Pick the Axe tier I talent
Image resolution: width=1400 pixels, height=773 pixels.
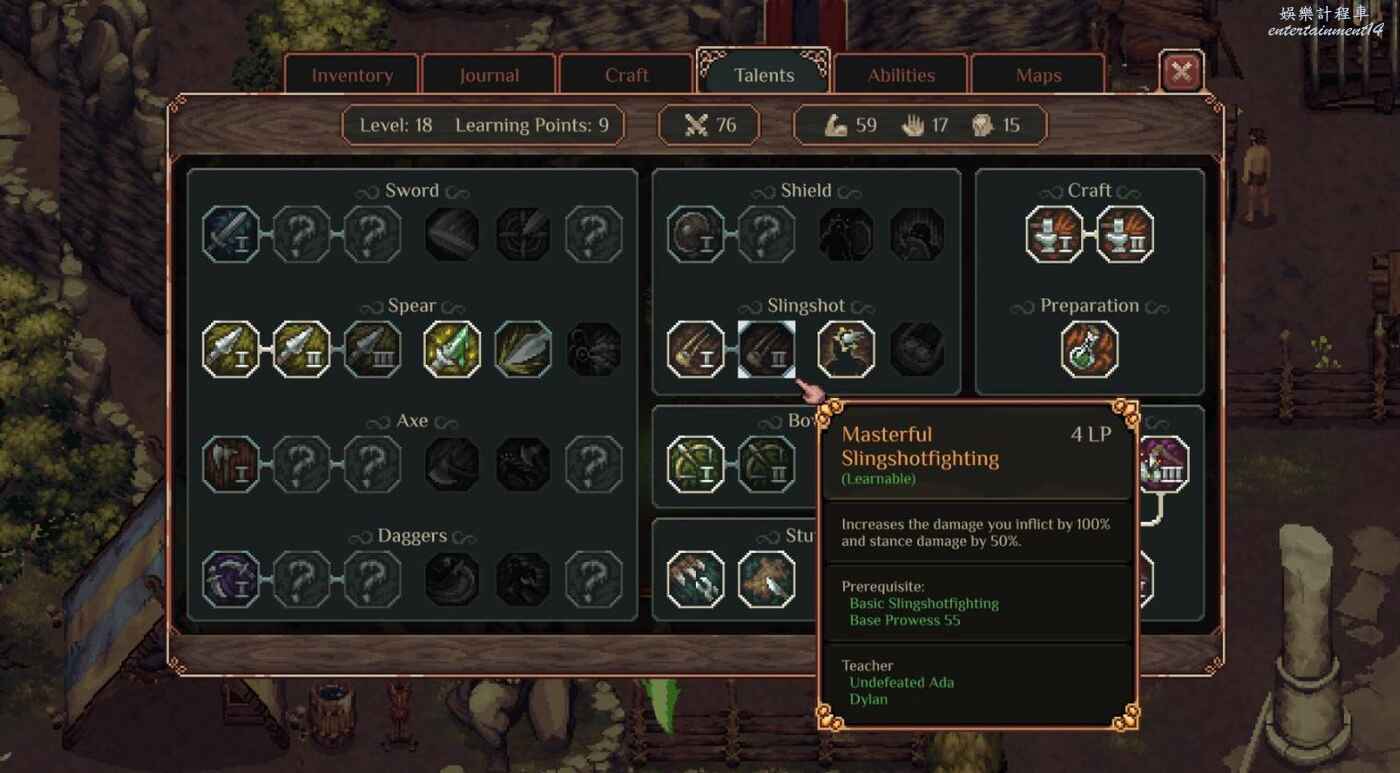coord(231,465)
